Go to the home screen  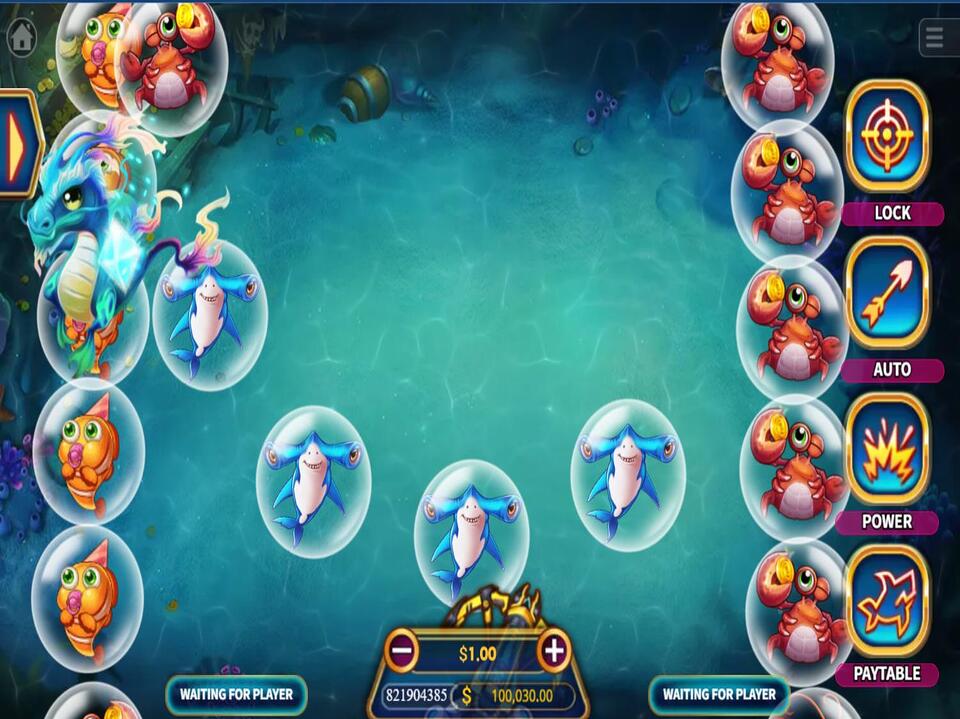point(21,38)
